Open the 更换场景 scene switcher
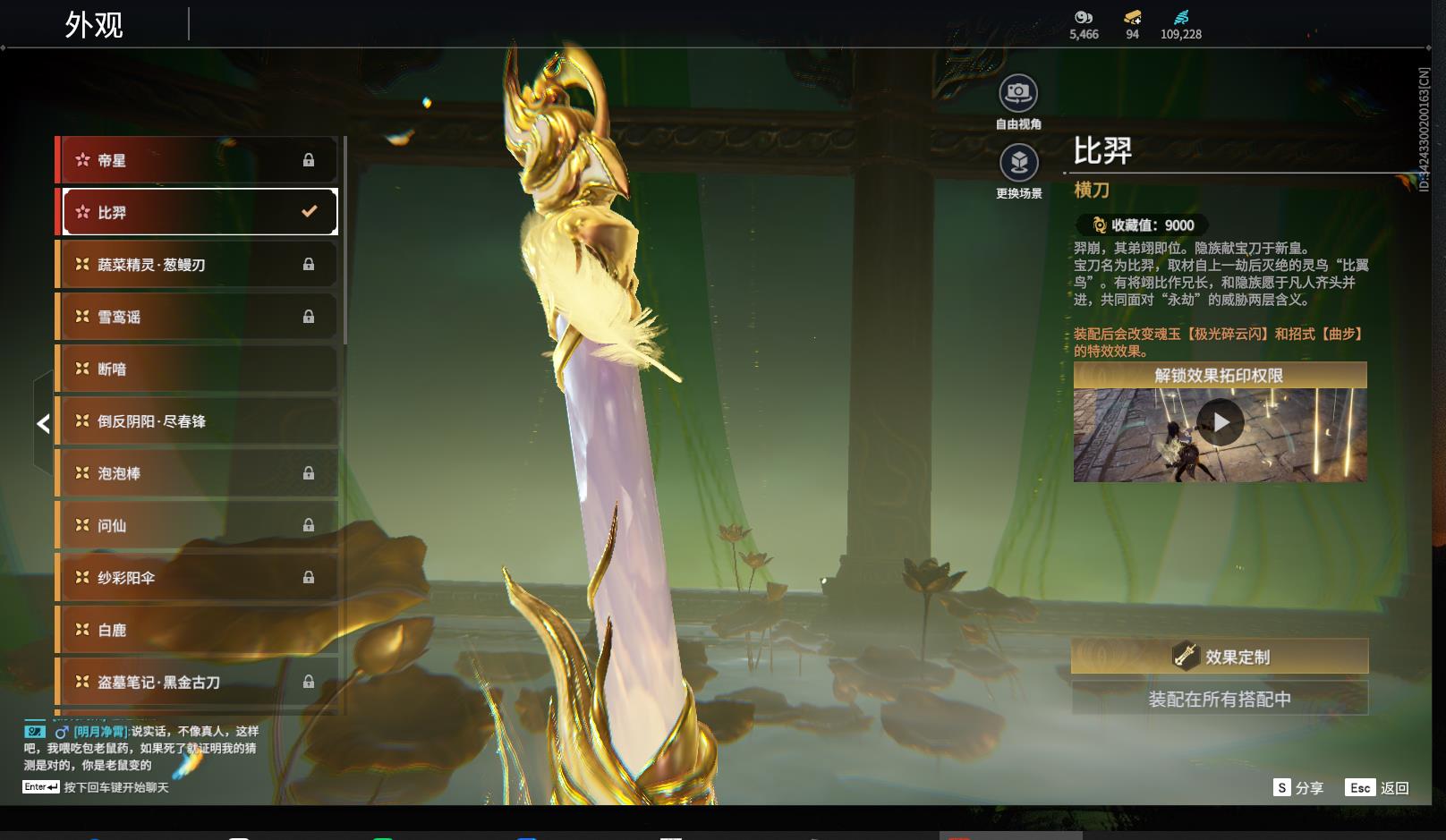This screenshot has height=840, width=1446. (x=1018, y=163)
